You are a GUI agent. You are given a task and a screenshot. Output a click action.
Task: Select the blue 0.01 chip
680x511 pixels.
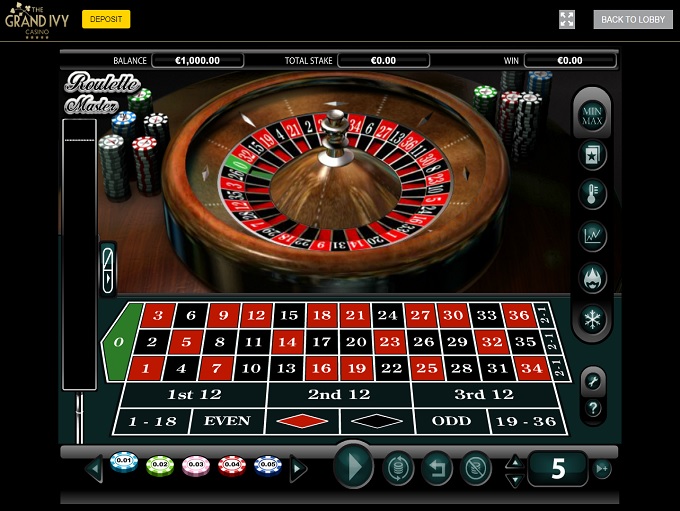pyautogui.click(x=124, y=464)
